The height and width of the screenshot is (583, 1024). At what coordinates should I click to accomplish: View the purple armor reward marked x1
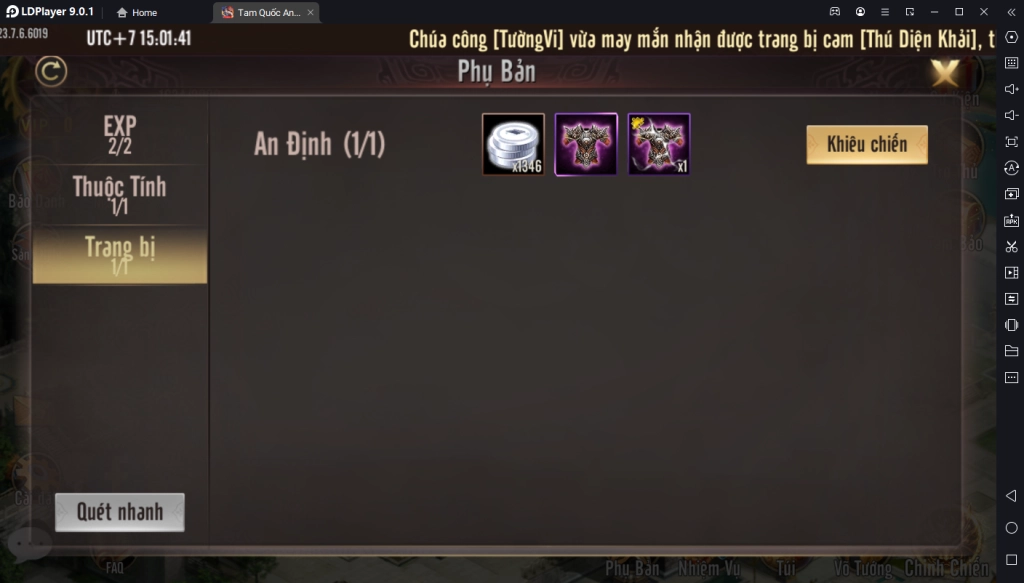659,144
